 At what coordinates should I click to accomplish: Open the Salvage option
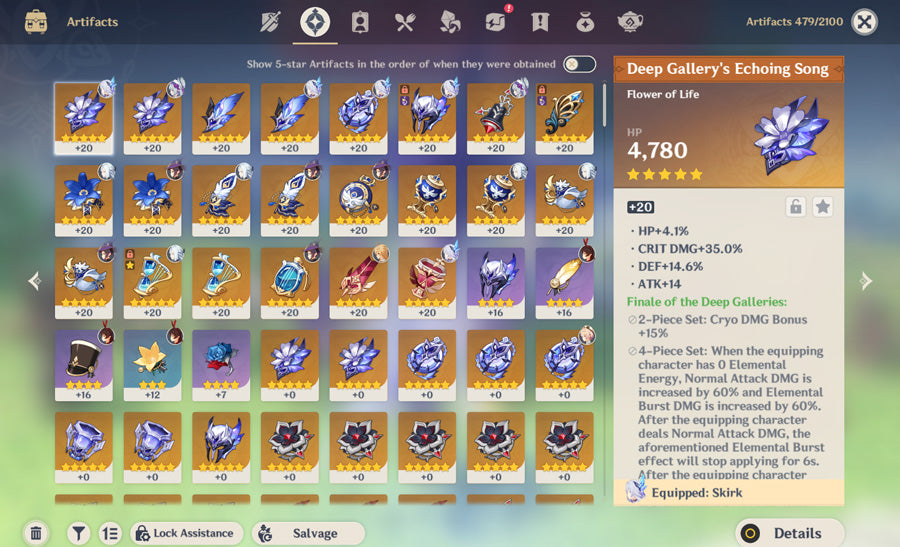coord(307,533)
